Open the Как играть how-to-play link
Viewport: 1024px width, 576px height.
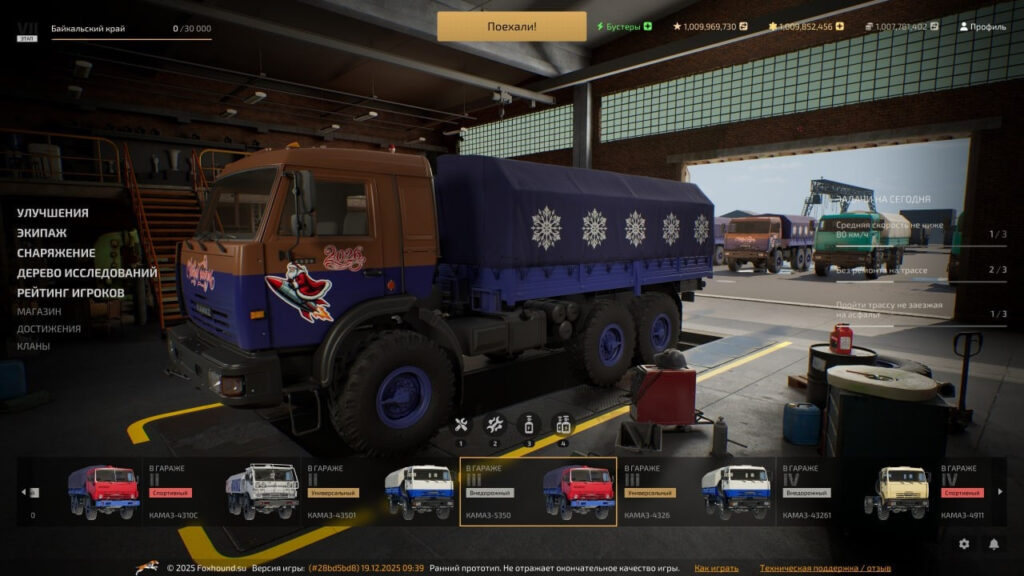click(x=716, y=568)
